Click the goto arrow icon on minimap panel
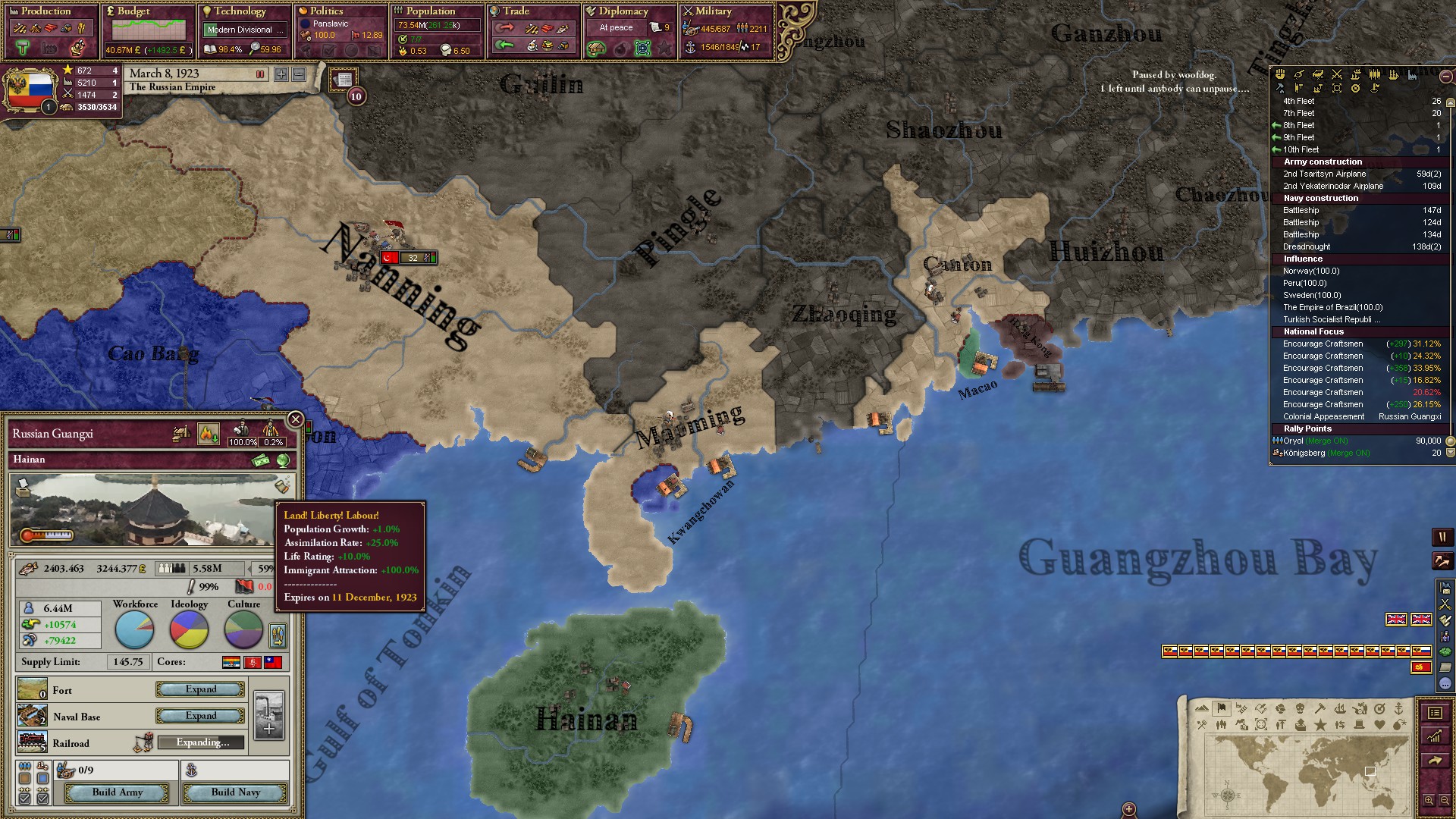 pos(1434,760)
